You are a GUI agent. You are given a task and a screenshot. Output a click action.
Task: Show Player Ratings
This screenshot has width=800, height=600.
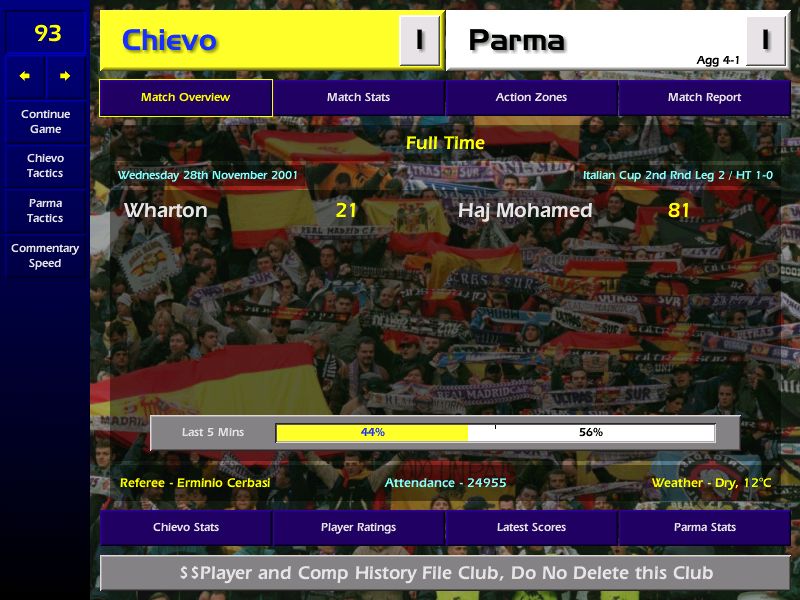pyautogui.click(x=358, y=528)
